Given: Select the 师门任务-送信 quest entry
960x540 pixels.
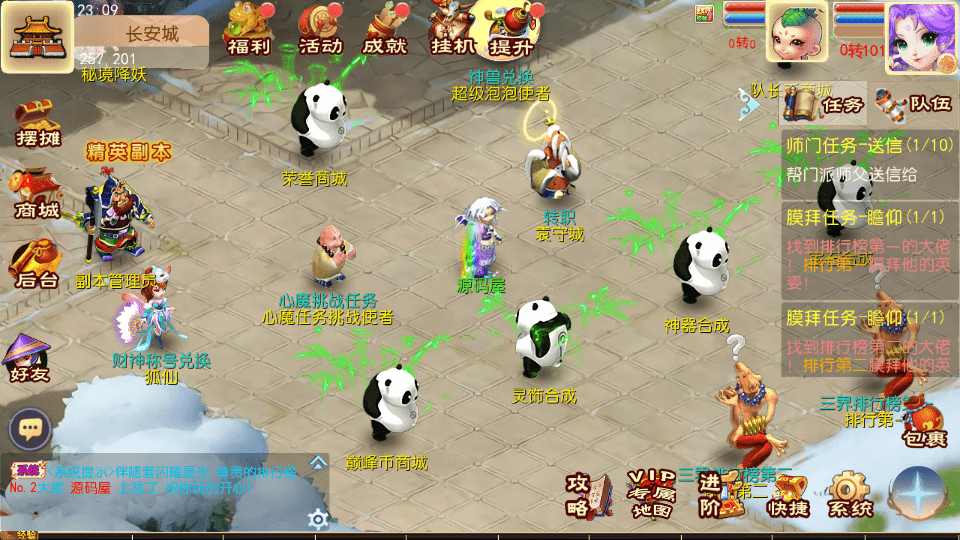Looking at the screenshot, I should pos(868,159).
